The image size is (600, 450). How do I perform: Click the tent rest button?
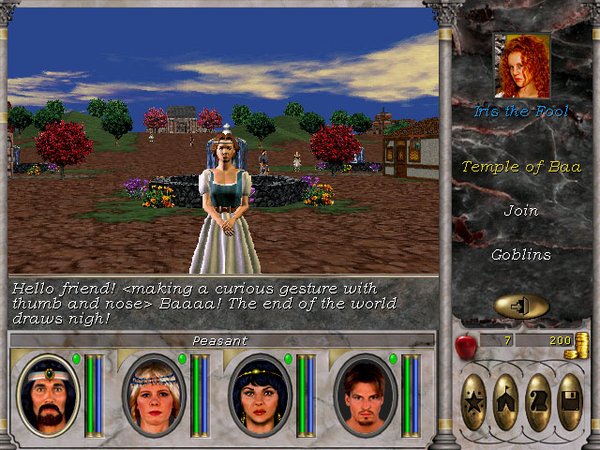pyautogui.click(x=506, y=402)
